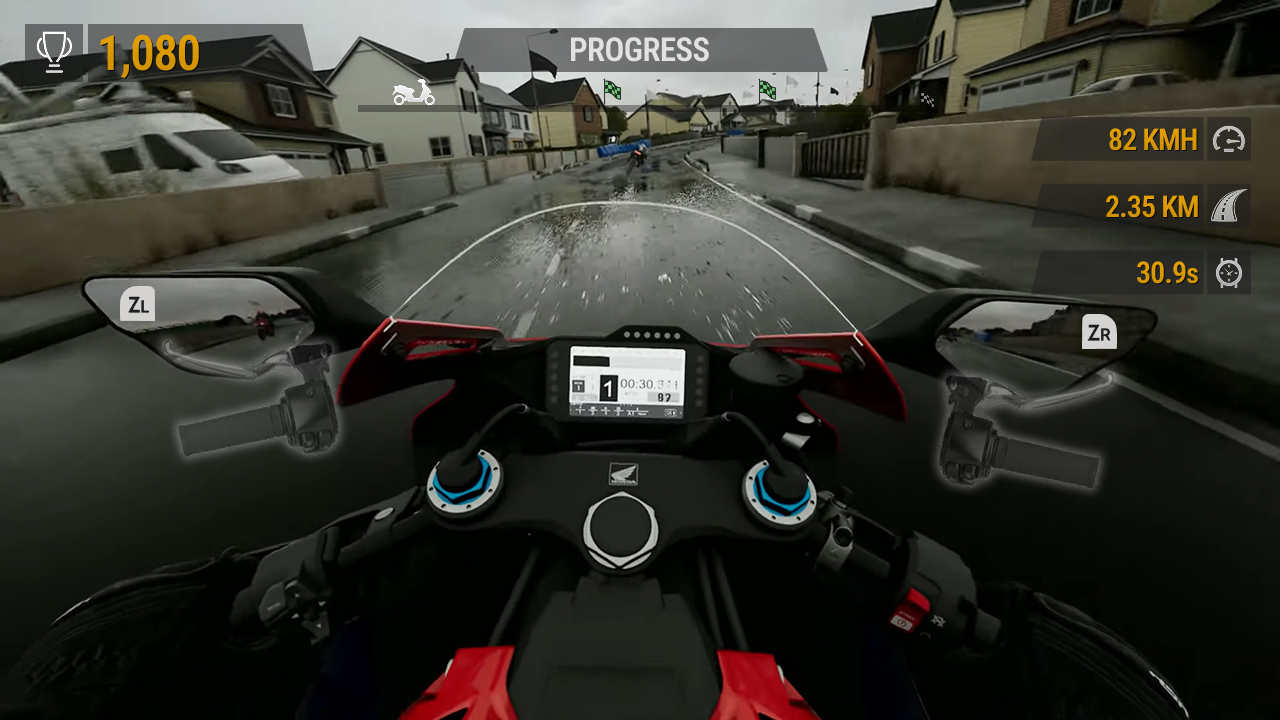Select the first green checkpoint flag
The height and width of the screenshot is (720, 1280).
point(612,90)
